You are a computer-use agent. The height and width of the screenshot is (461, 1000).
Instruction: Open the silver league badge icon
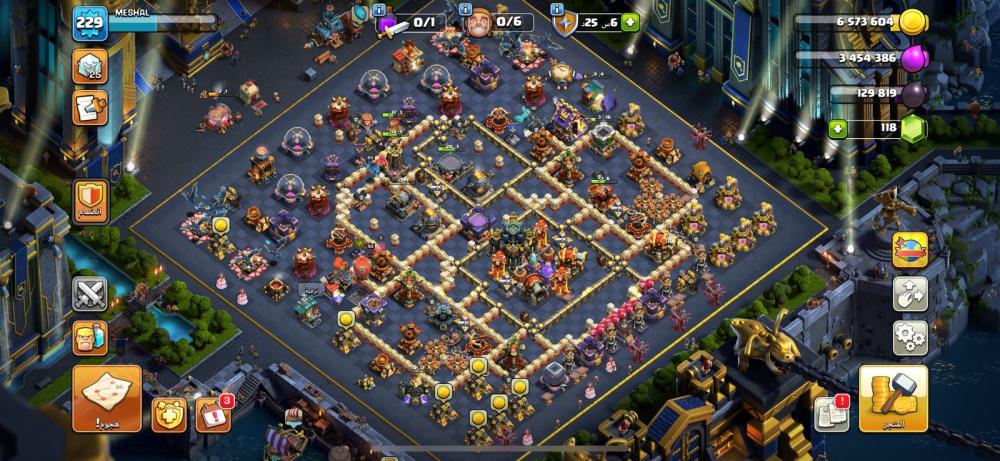coord(89,66)
